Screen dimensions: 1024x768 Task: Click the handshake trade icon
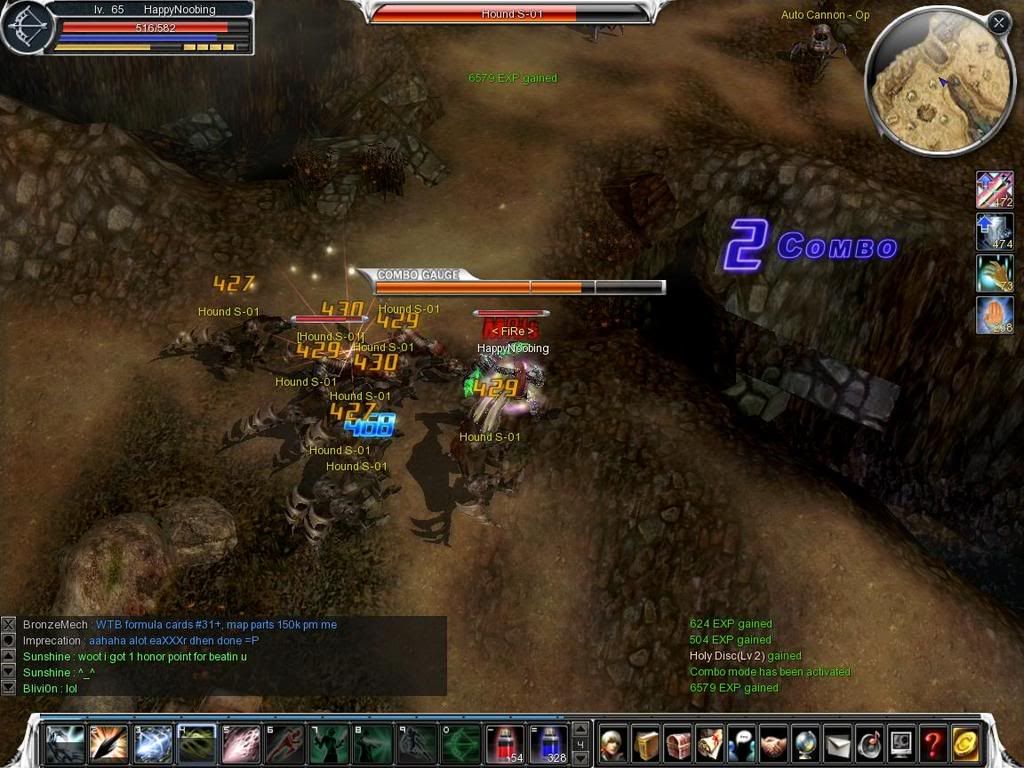774,744
